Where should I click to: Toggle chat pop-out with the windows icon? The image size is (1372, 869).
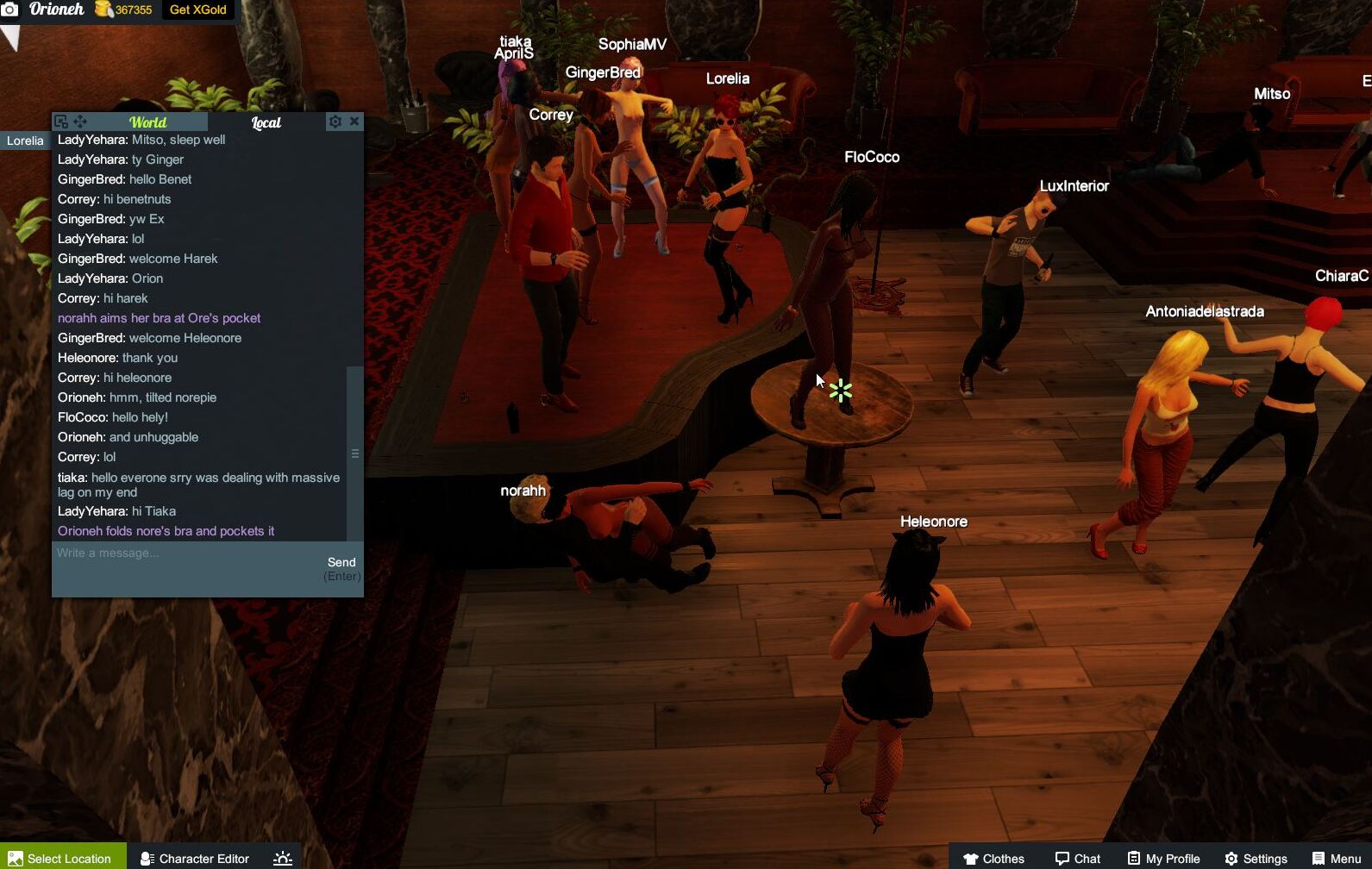coord(60,122)
